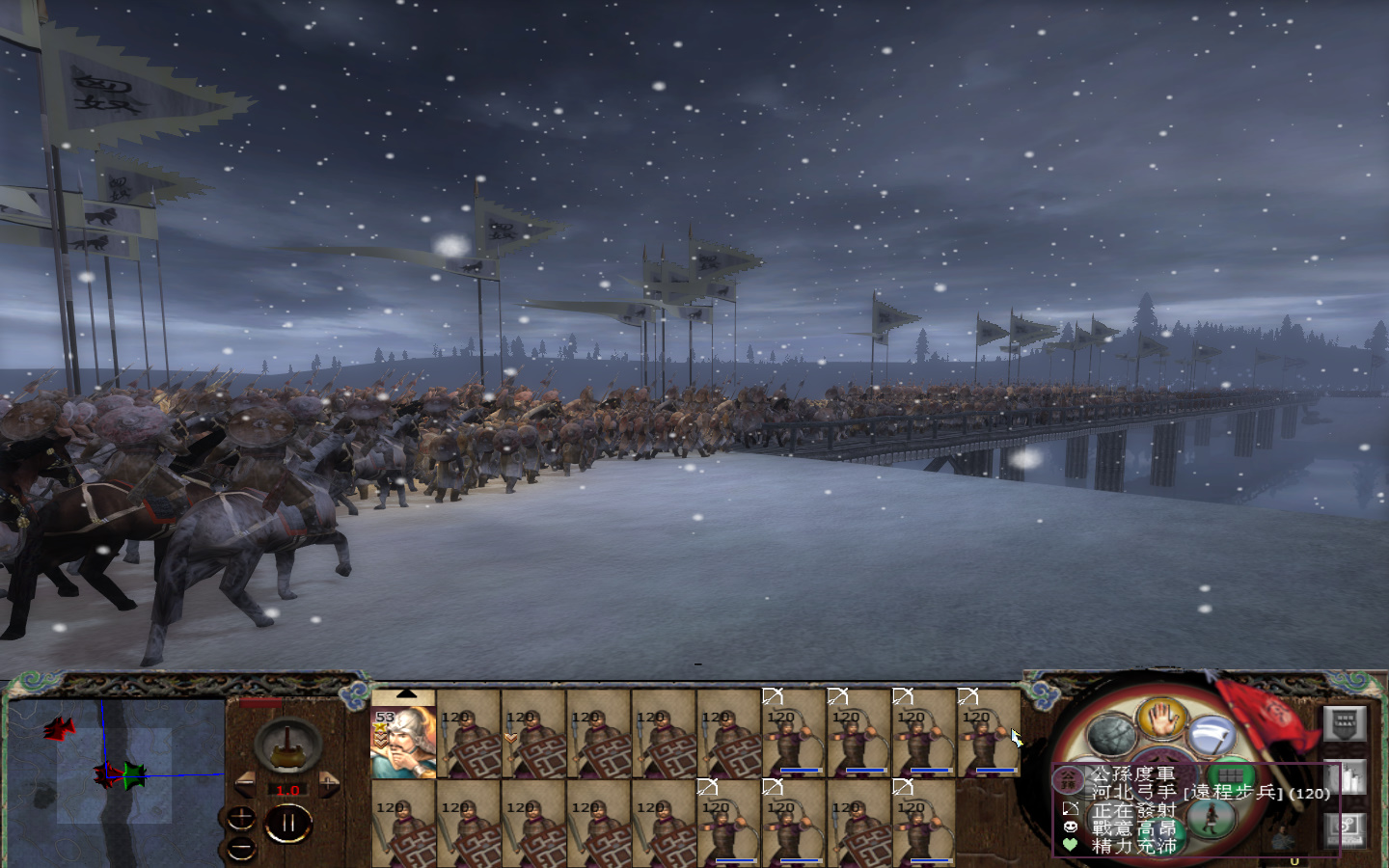This screenshot has height=868, width=1389.
Task: Click the incense burner timer icon
Action: (x=287, y=746)
